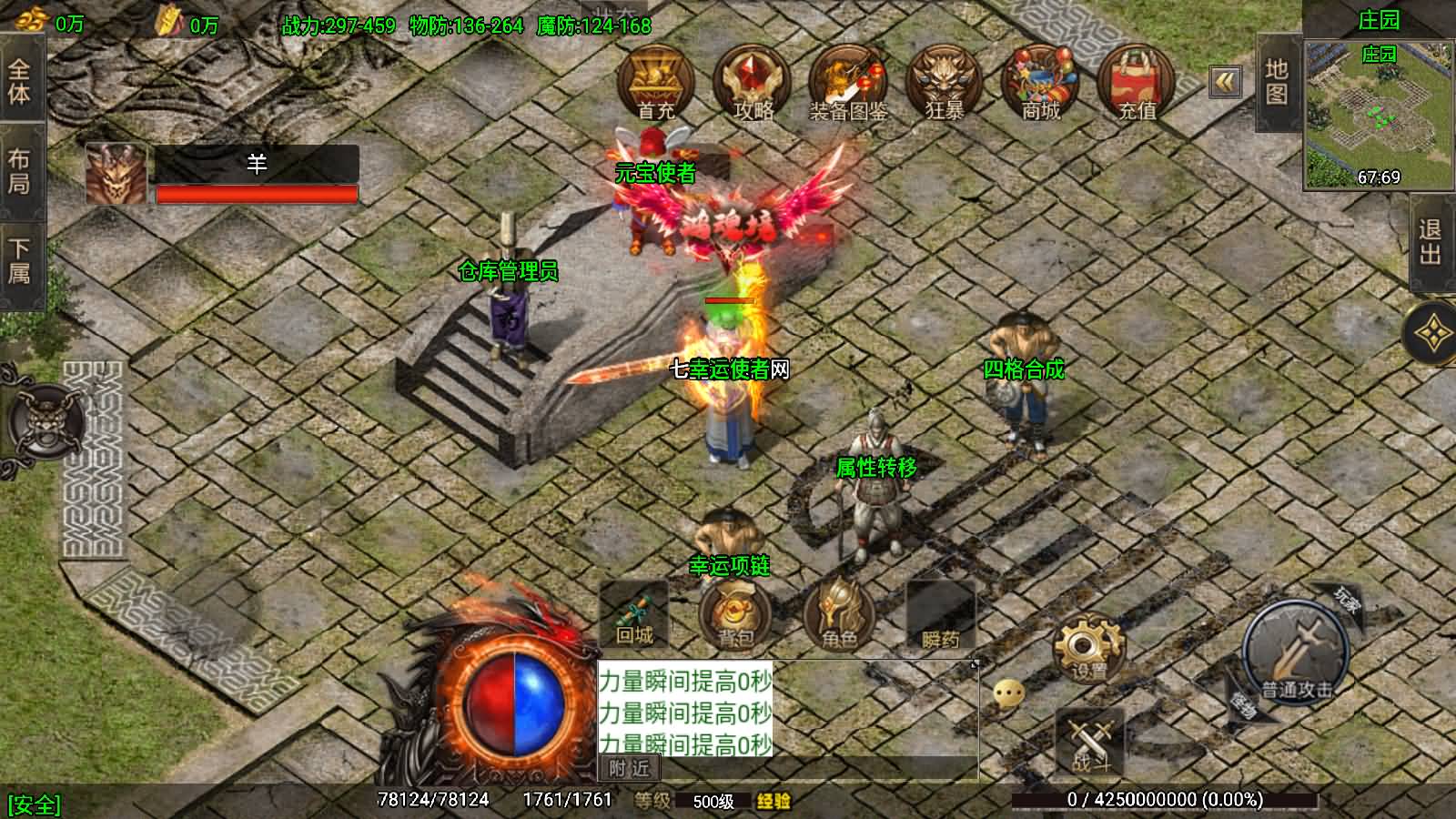Activate the 狂暴 berserk icon
Screen dimensions: 1456x819
point(945,83)
